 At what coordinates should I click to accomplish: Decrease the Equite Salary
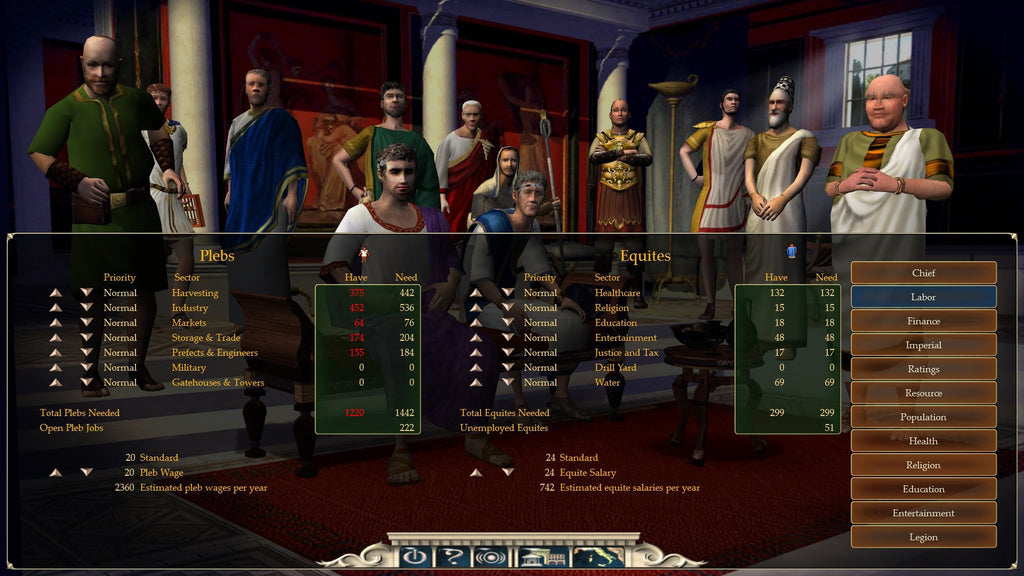[x=507, y=473]
